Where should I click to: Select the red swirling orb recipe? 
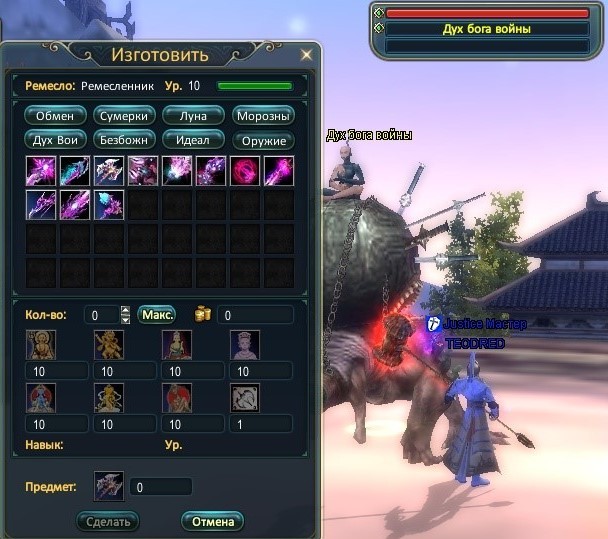click(x=244, y=171)
